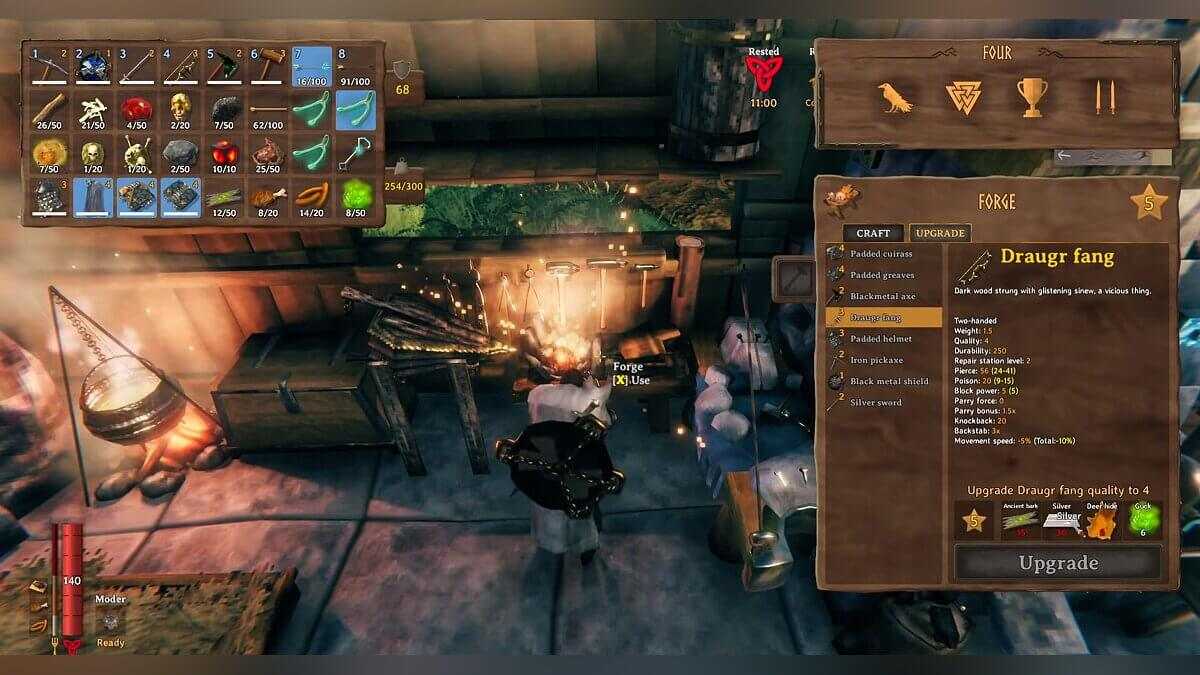The image size is (1200, 675).
Task: Select the coal stack showing 7/50
Action: (224, 110)
